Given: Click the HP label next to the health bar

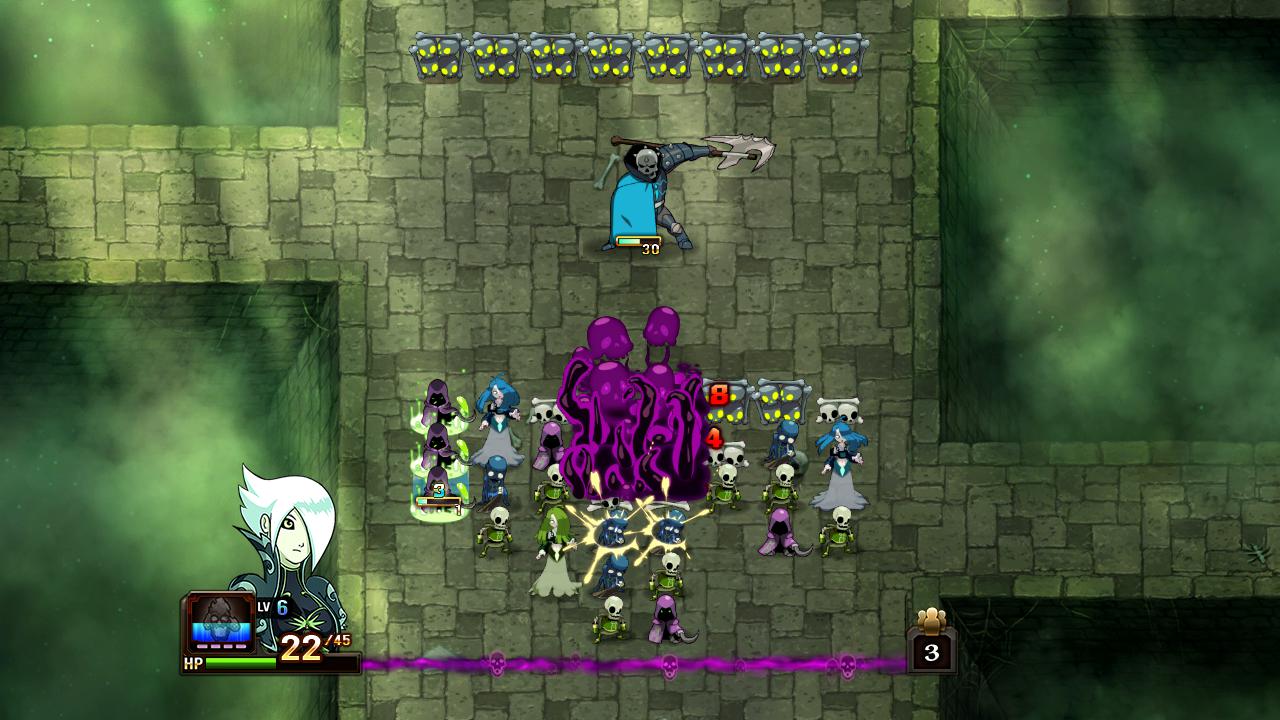Looking at the screenshot, I should 192,662.
